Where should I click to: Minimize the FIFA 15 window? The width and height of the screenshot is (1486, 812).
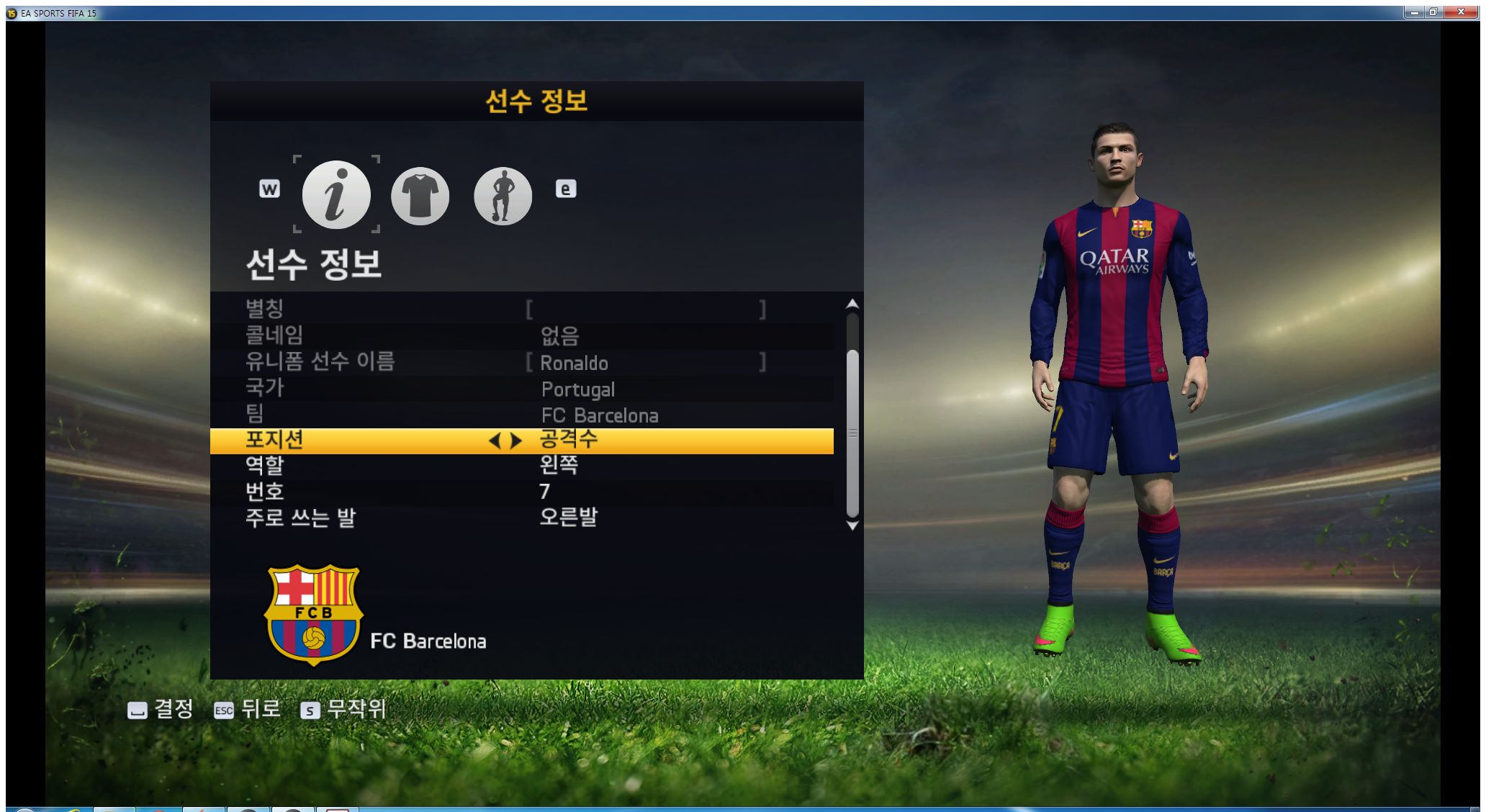1414,12
